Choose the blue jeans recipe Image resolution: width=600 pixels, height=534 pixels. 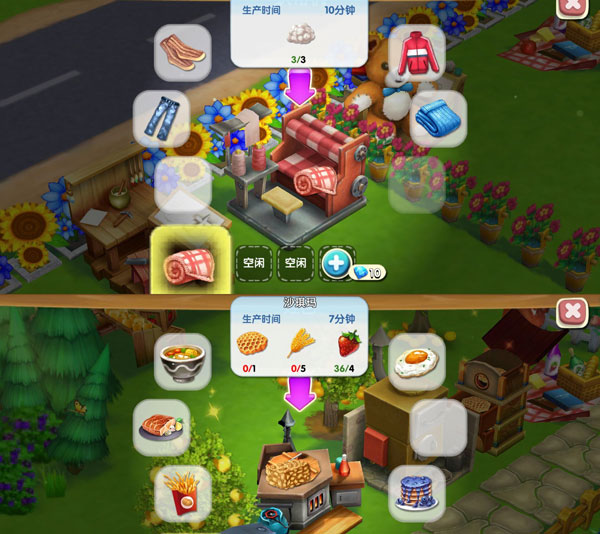(161, 118)
